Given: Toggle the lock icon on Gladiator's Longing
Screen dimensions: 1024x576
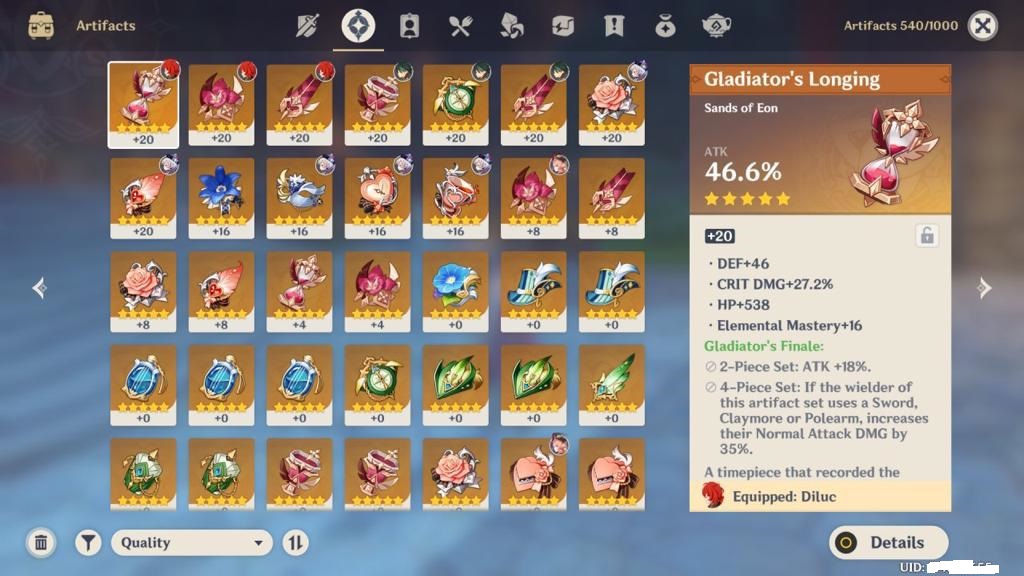Looking at the screenshot, I should [x=927, y=236].
